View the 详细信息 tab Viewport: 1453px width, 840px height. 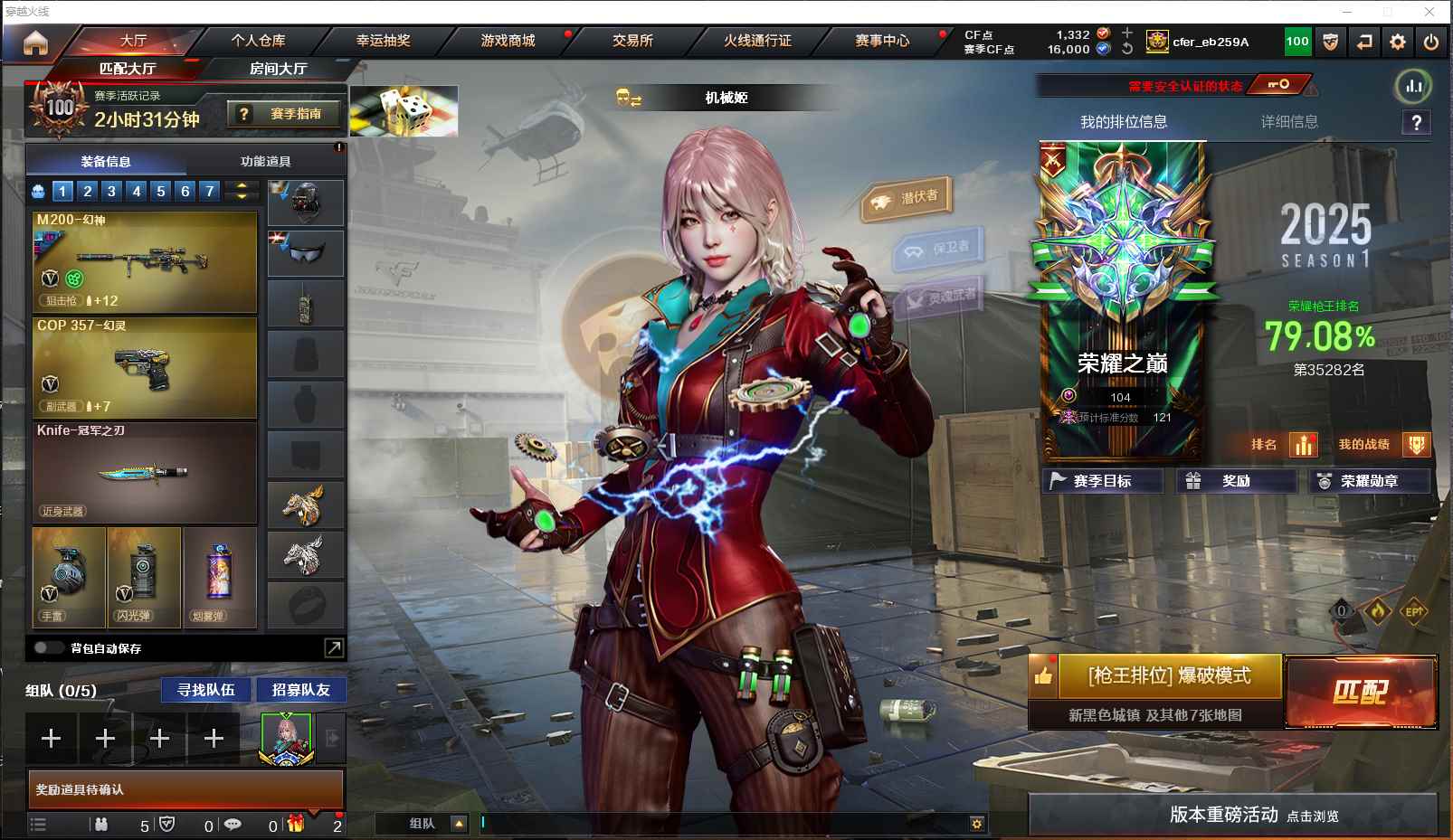(1289, 122)
